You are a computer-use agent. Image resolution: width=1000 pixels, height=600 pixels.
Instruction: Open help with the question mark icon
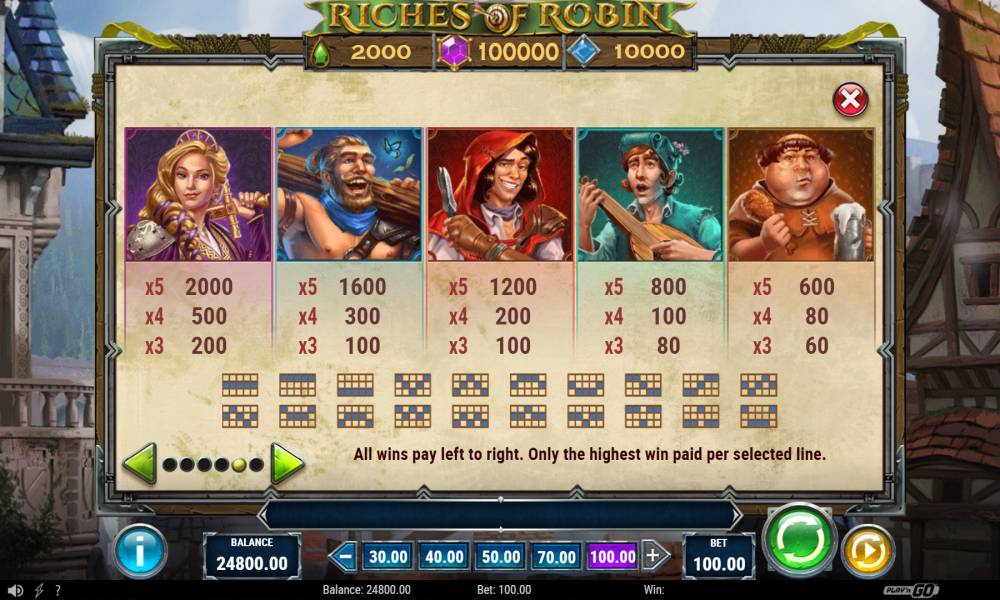[x=58, y=590]
